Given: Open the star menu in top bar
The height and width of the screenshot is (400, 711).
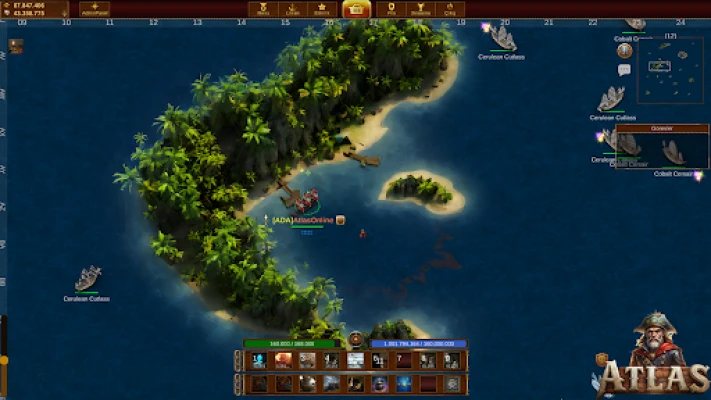Looking at the screenshot, I should [323, 10].
